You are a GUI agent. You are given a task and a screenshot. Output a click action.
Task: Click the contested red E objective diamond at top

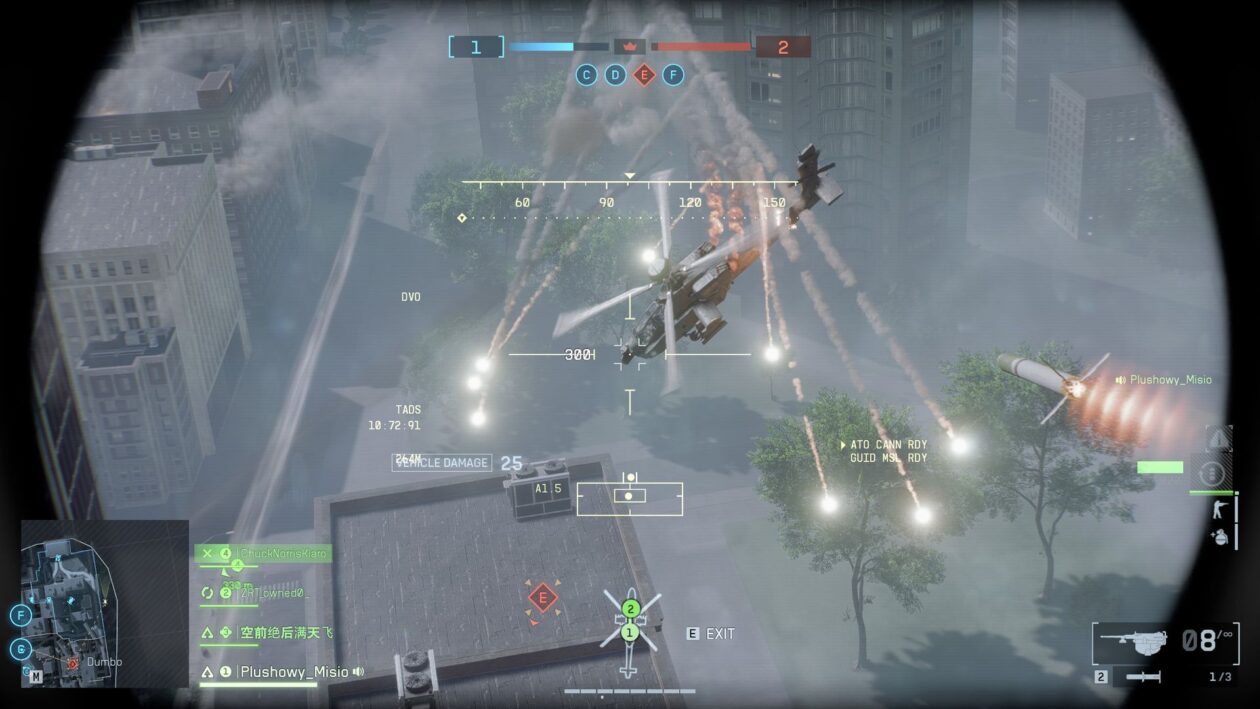(644, 74)
